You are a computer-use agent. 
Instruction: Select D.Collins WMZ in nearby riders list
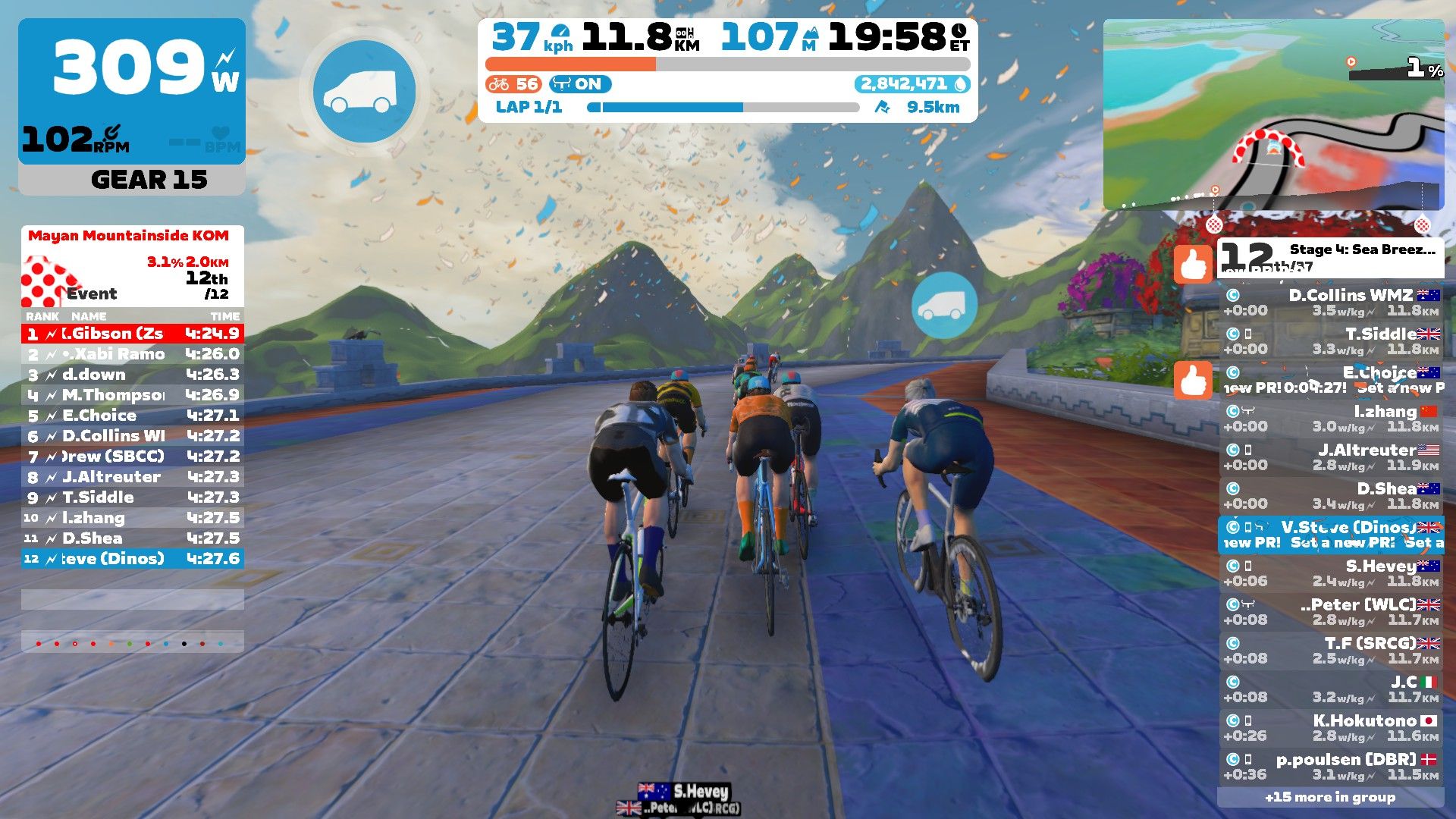[x=1331, y=303]
